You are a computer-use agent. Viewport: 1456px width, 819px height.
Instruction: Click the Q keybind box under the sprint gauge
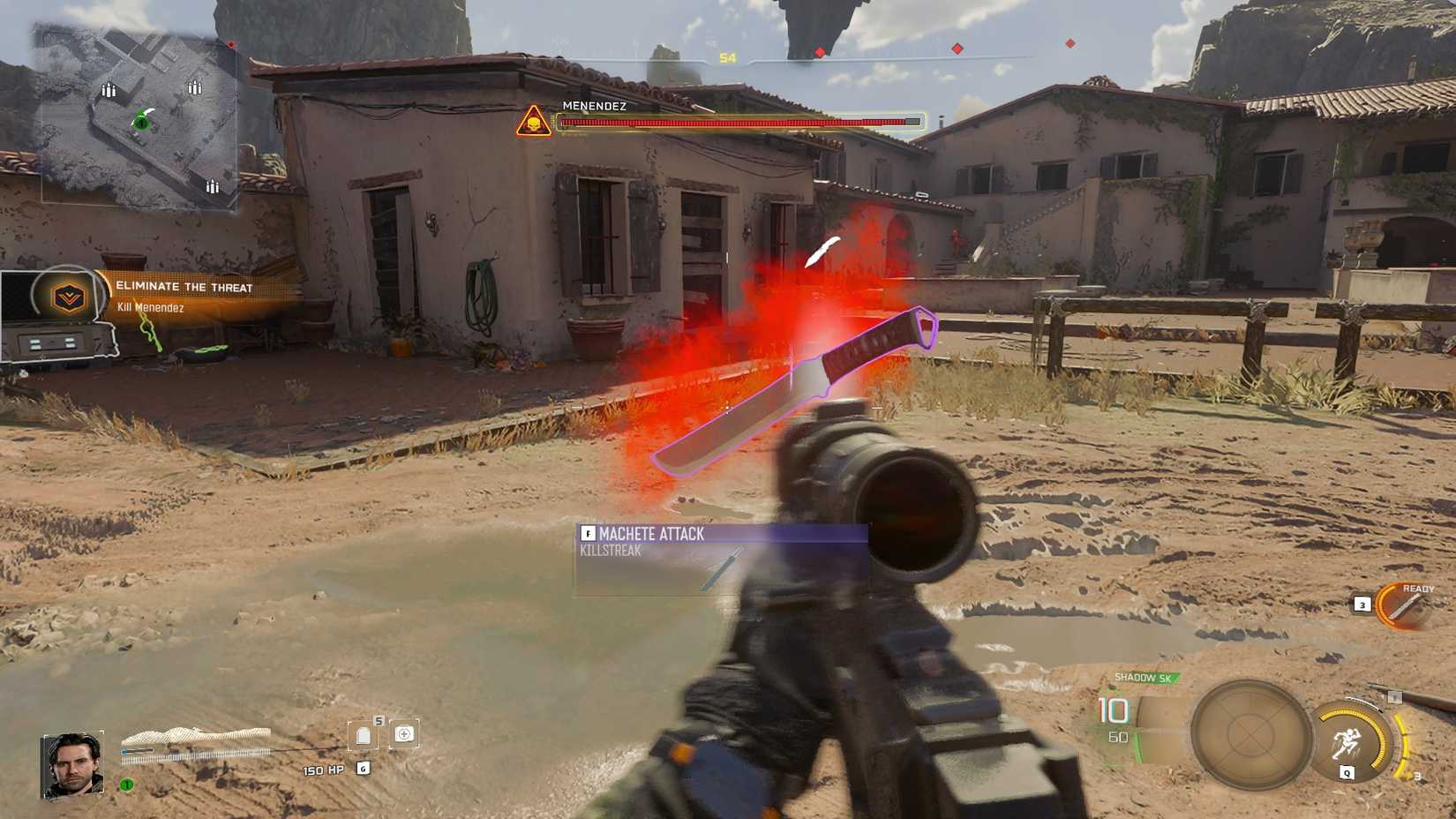1347,772
